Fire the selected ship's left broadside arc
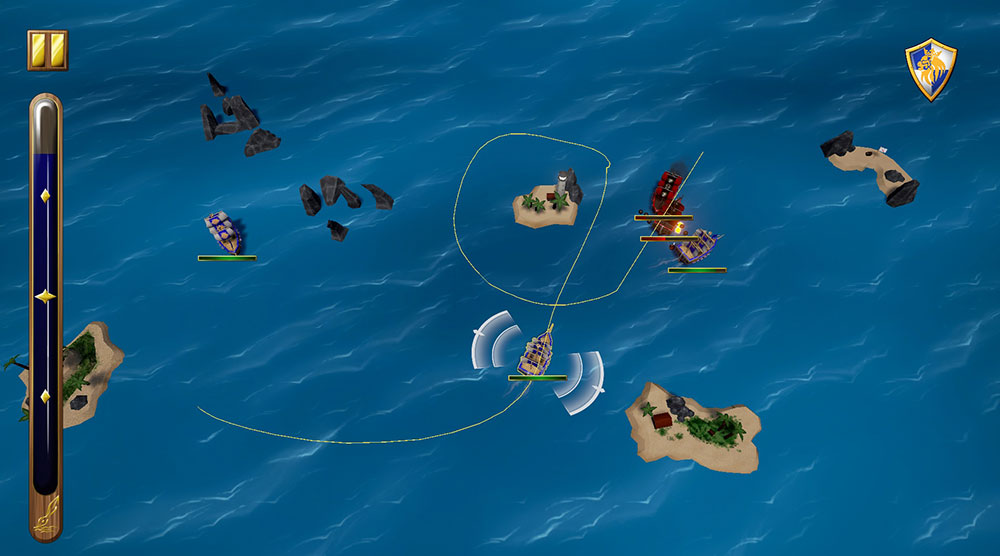The width and height of the screenshot is (1000, 556). pos(497,338)
